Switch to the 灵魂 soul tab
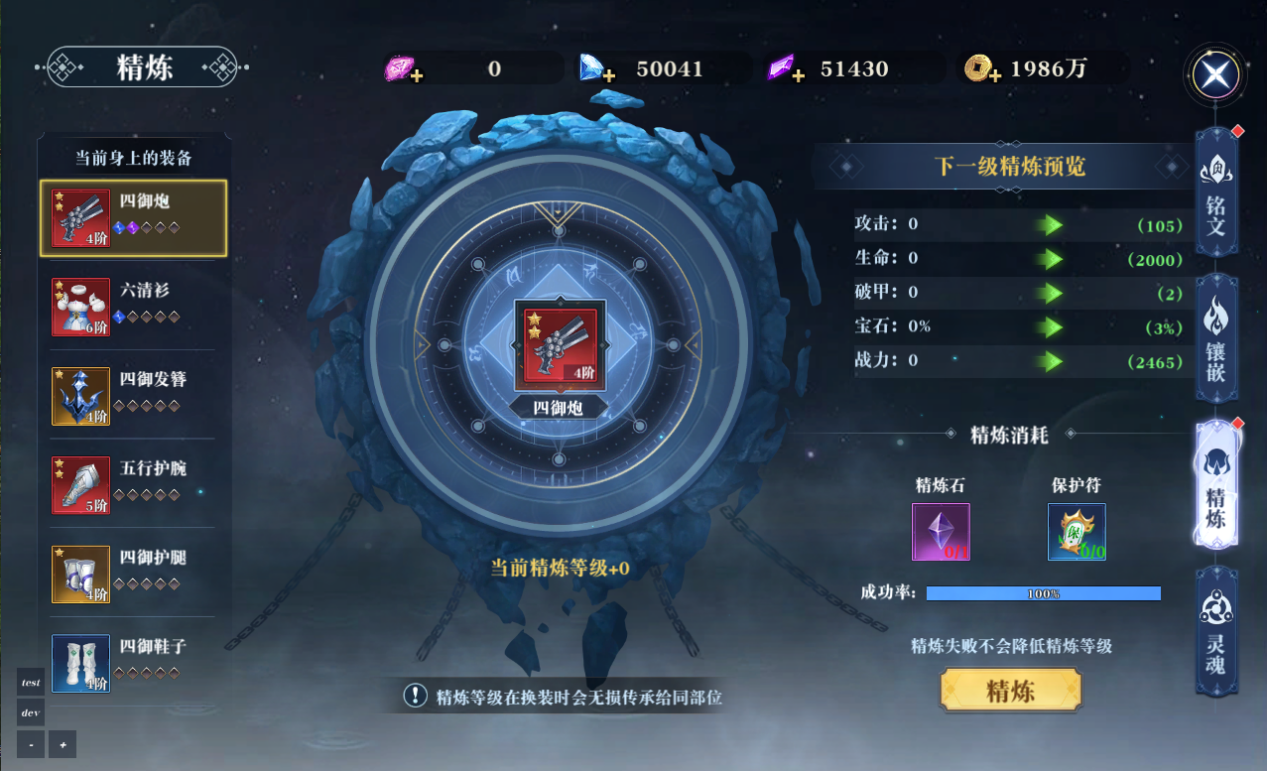This screenshot has height=771, width=1267. (x=1216, y=631)
